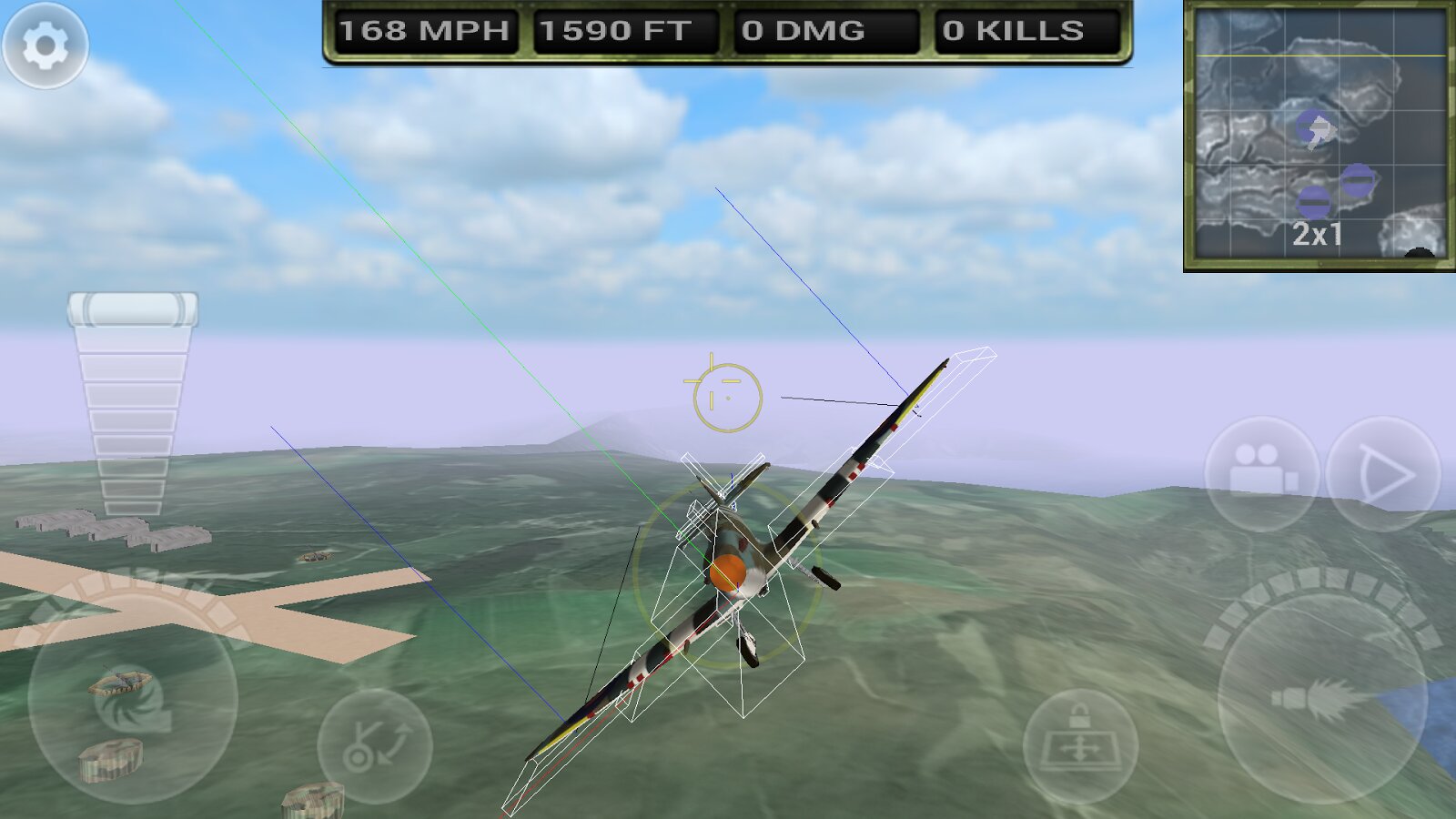Toggle the landing gear wheel button
This screenshot has height=819, width=1456.
(374, 745)
